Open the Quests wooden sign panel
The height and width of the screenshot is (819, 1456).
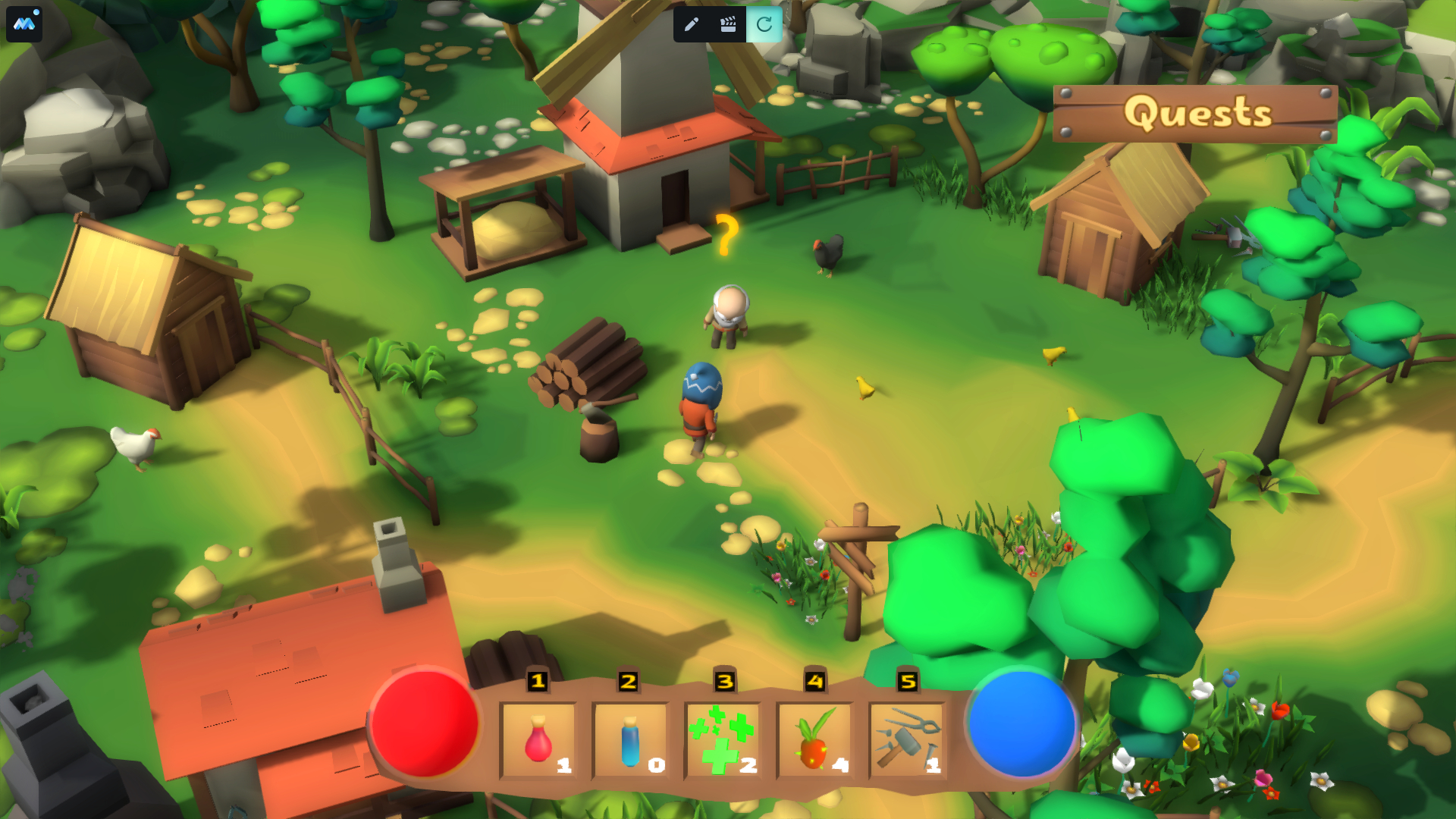(1196, 114)
